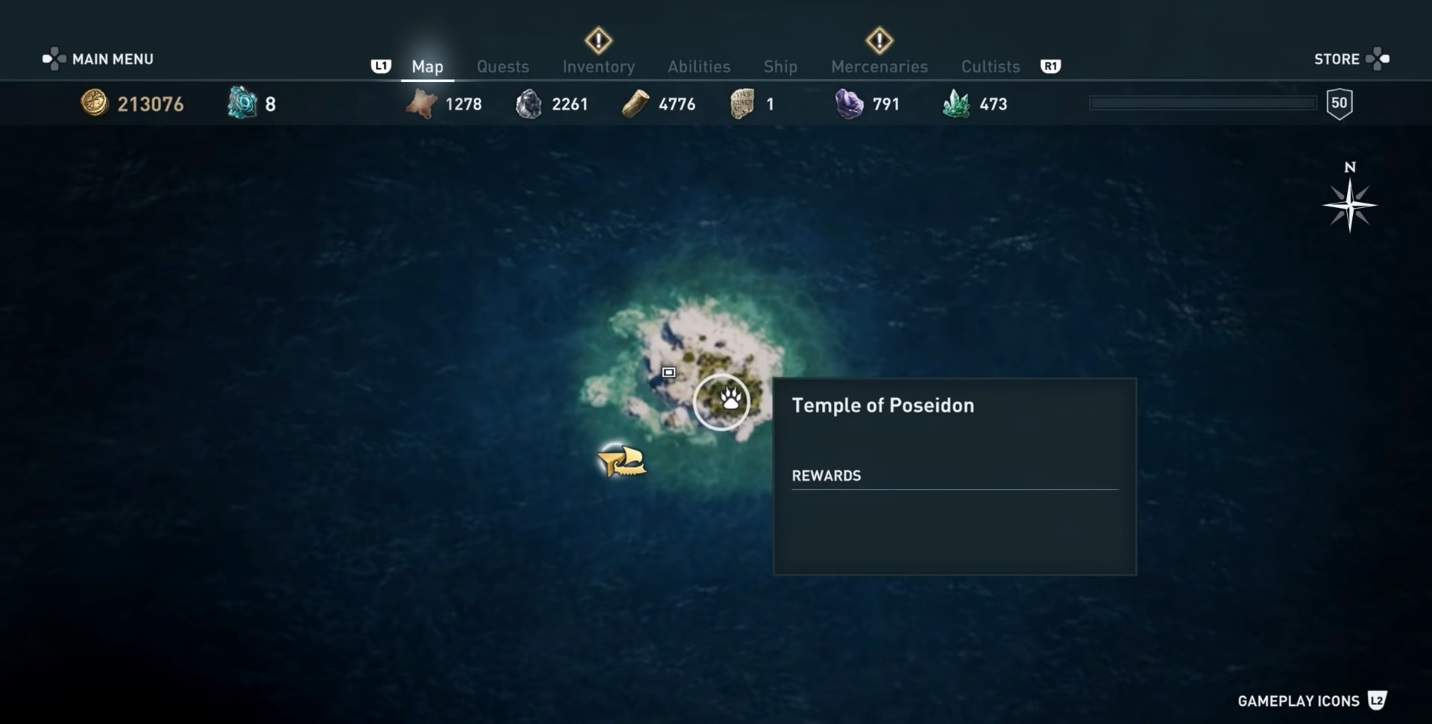Image resolution: width=1432 pixels, height=724 pixels.
Task: Open the Store
Action: click(x=1350, y=59)
